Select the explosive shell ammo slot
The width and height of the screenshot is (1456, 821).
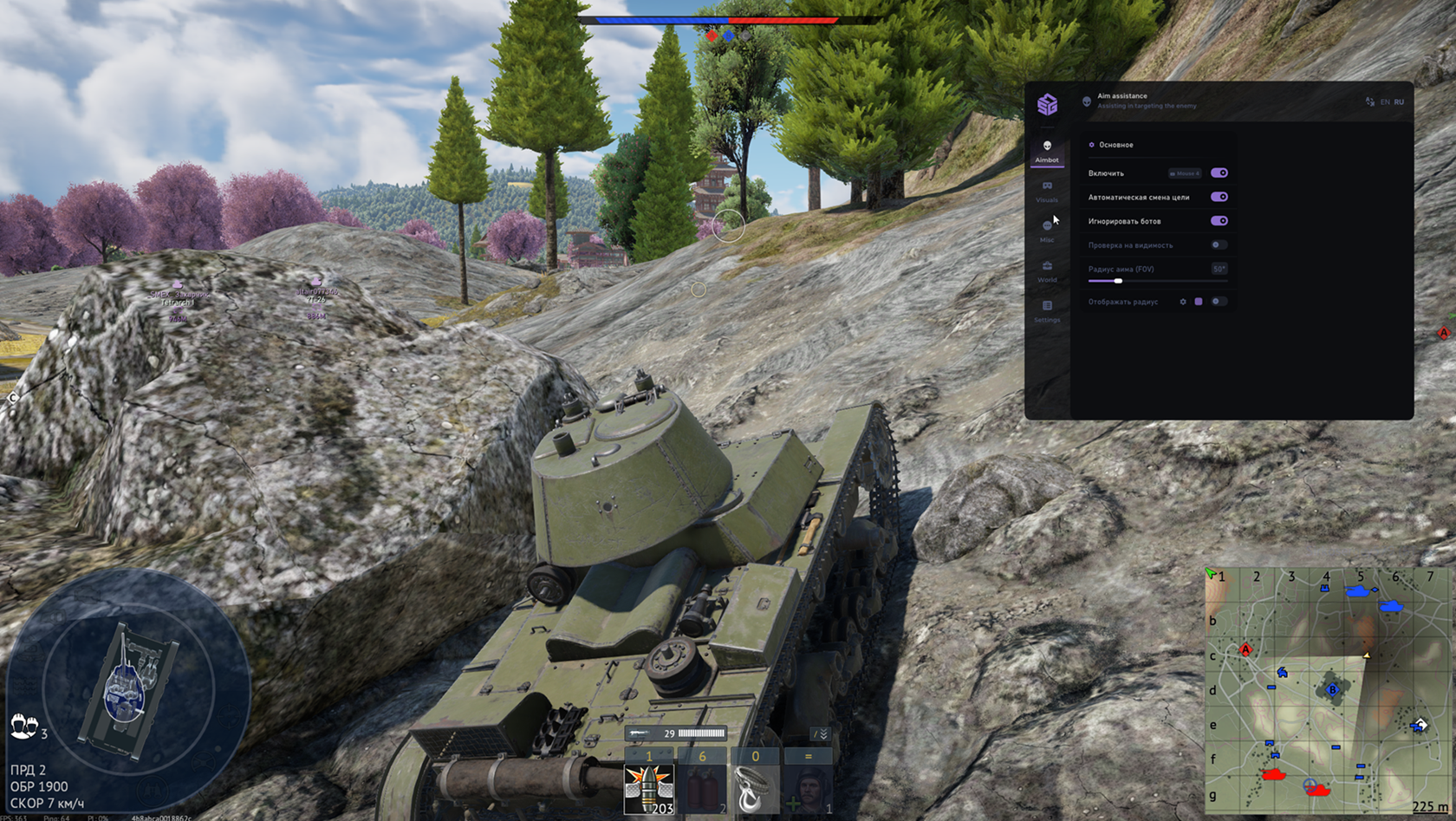click(x=649, y=789)
